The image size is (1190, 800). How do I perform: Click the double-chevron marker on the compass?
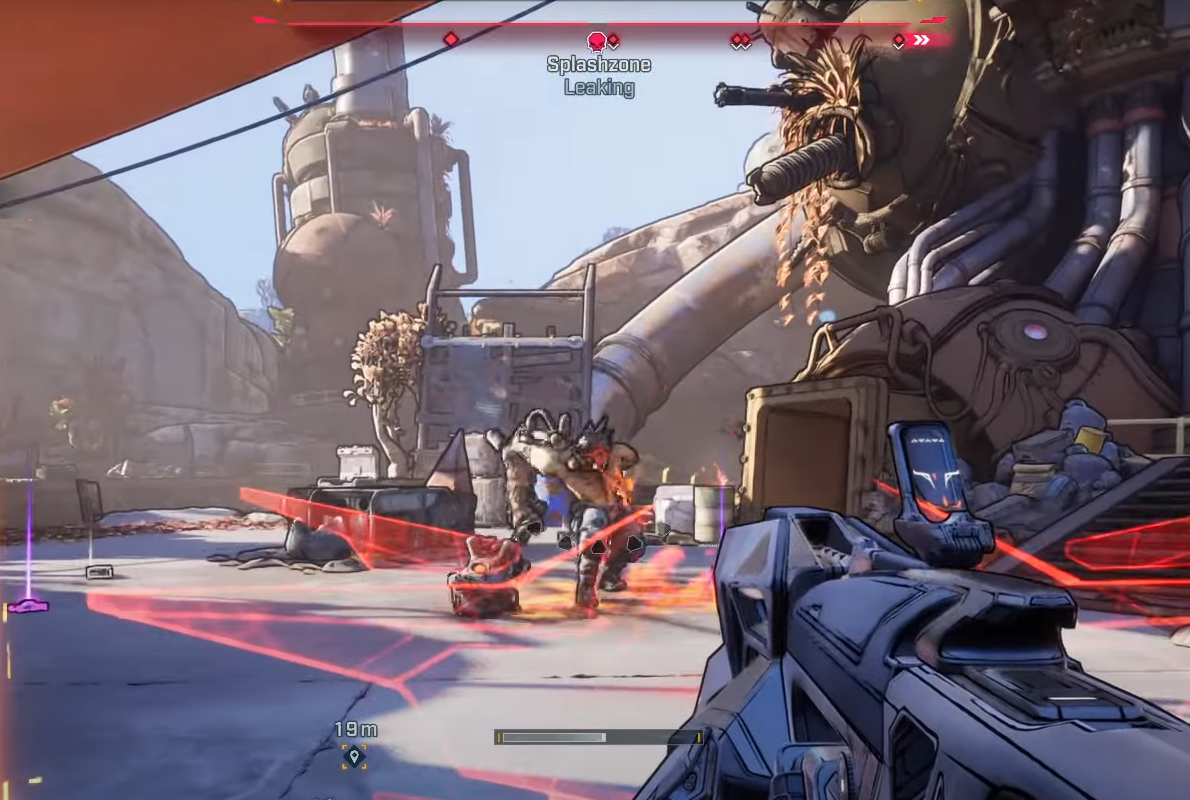(921, 40)
